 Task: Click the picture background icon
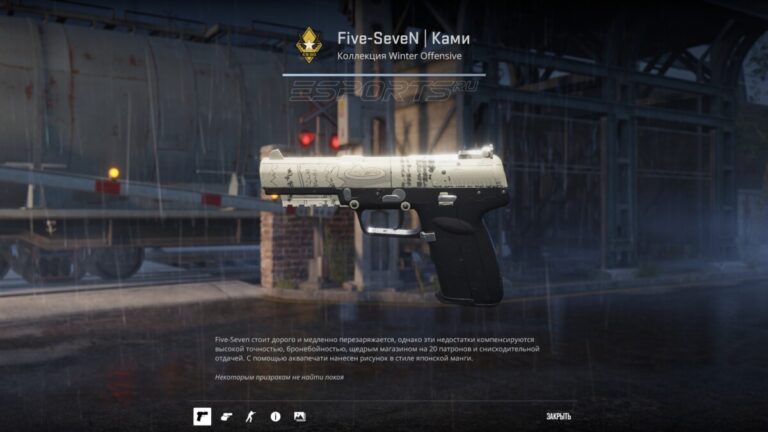click(x=299, y=415)
